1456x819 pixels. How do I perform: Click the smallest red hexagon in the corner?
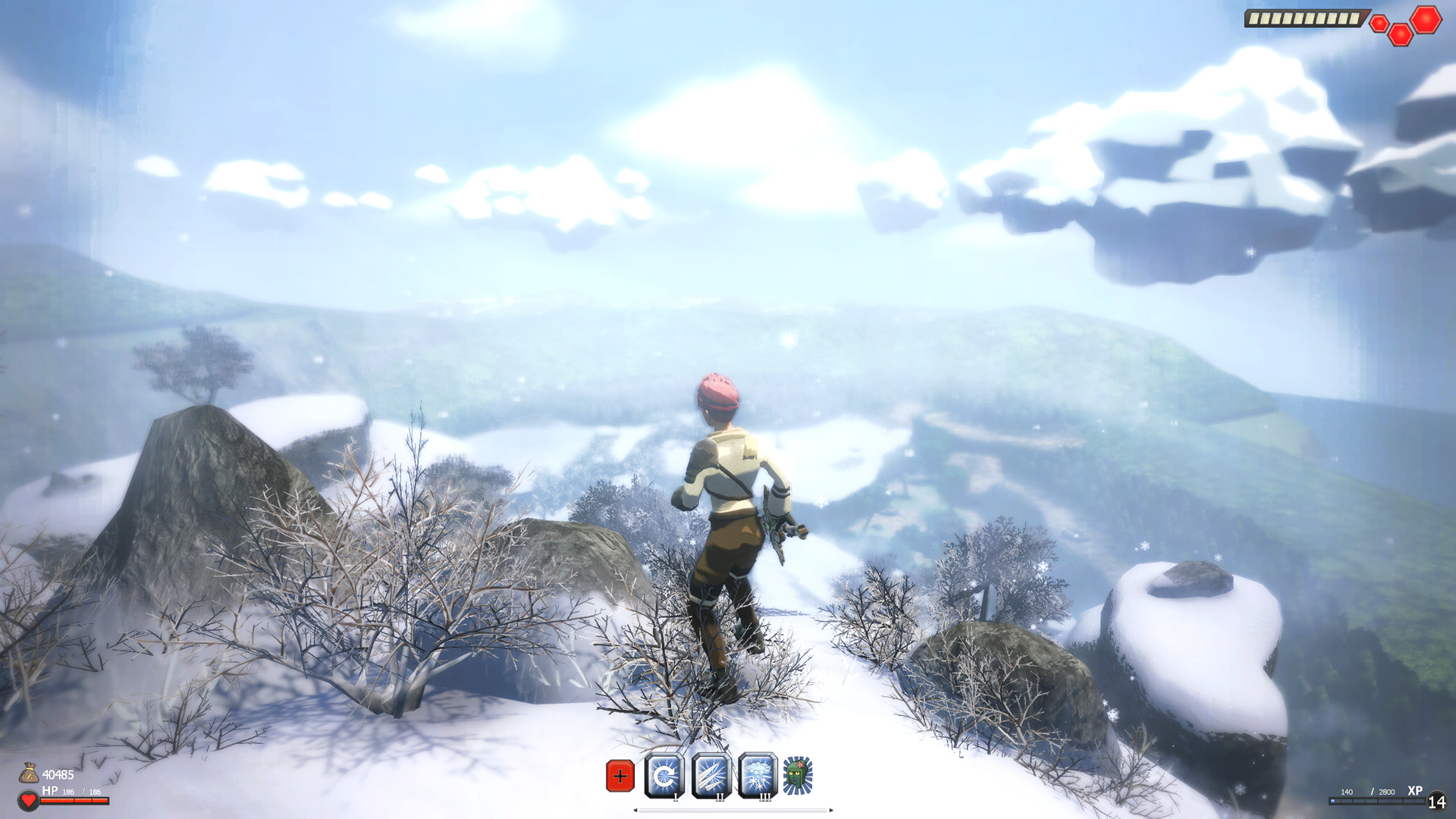coord(1379,24)
